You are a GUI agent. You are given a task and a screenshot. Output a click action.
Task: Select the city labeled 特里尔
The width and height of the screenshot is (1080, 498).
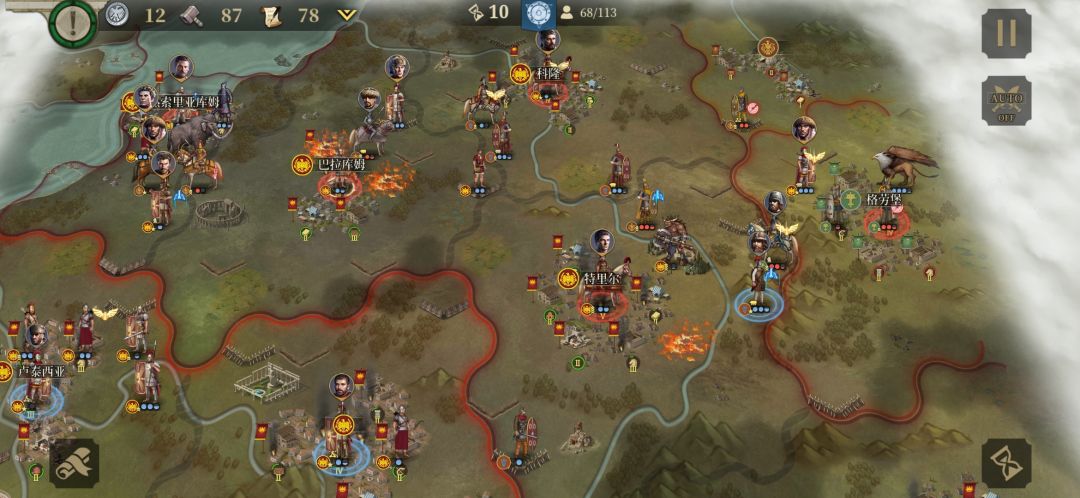pos(602,279)
